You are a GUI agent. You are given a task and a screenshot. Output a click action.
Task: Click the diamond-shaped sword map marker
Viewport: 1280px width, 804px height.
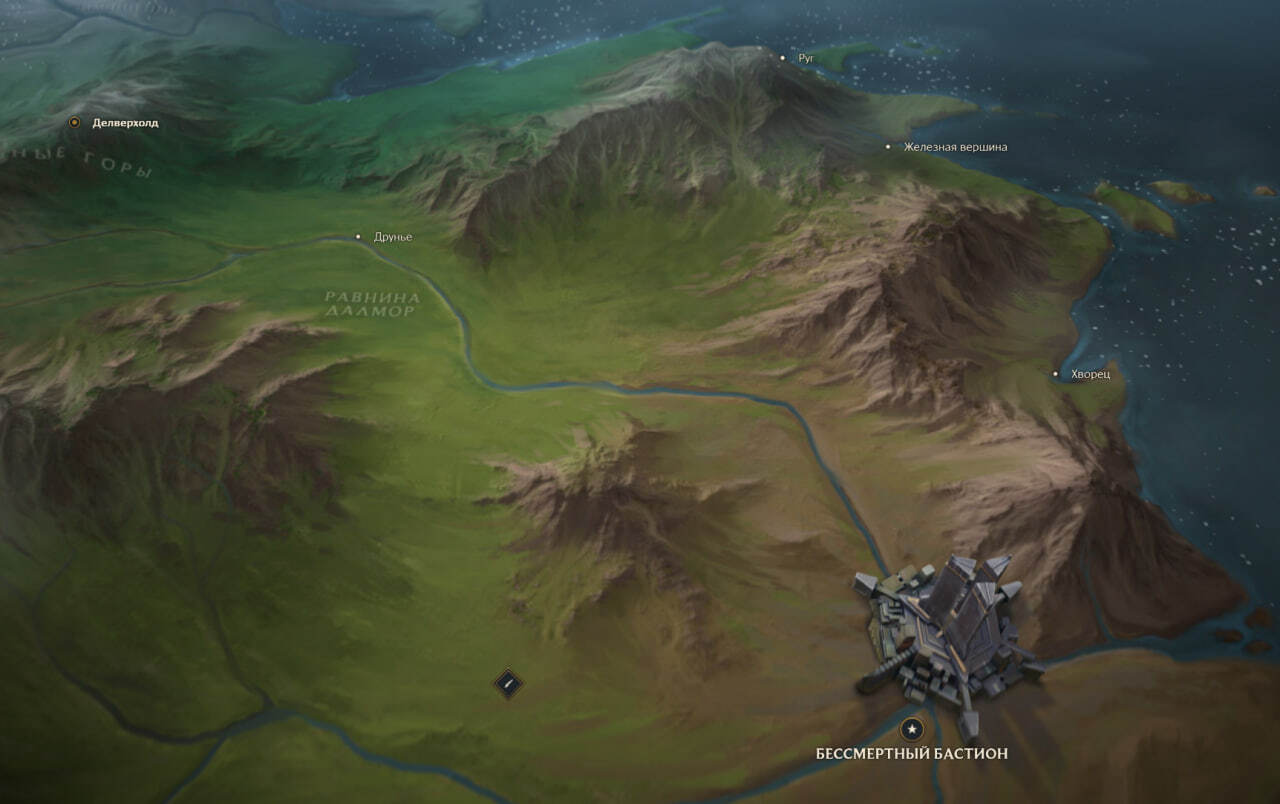pos(509,684)
